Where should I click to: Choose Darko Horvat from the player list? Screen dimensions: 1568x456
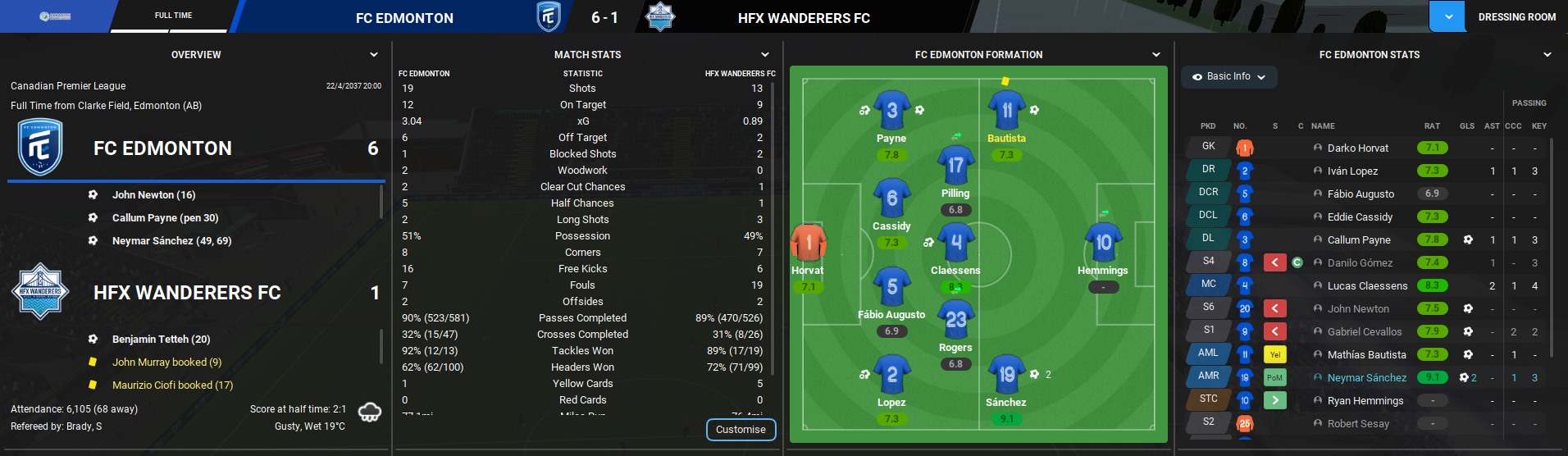point(1357,148)
